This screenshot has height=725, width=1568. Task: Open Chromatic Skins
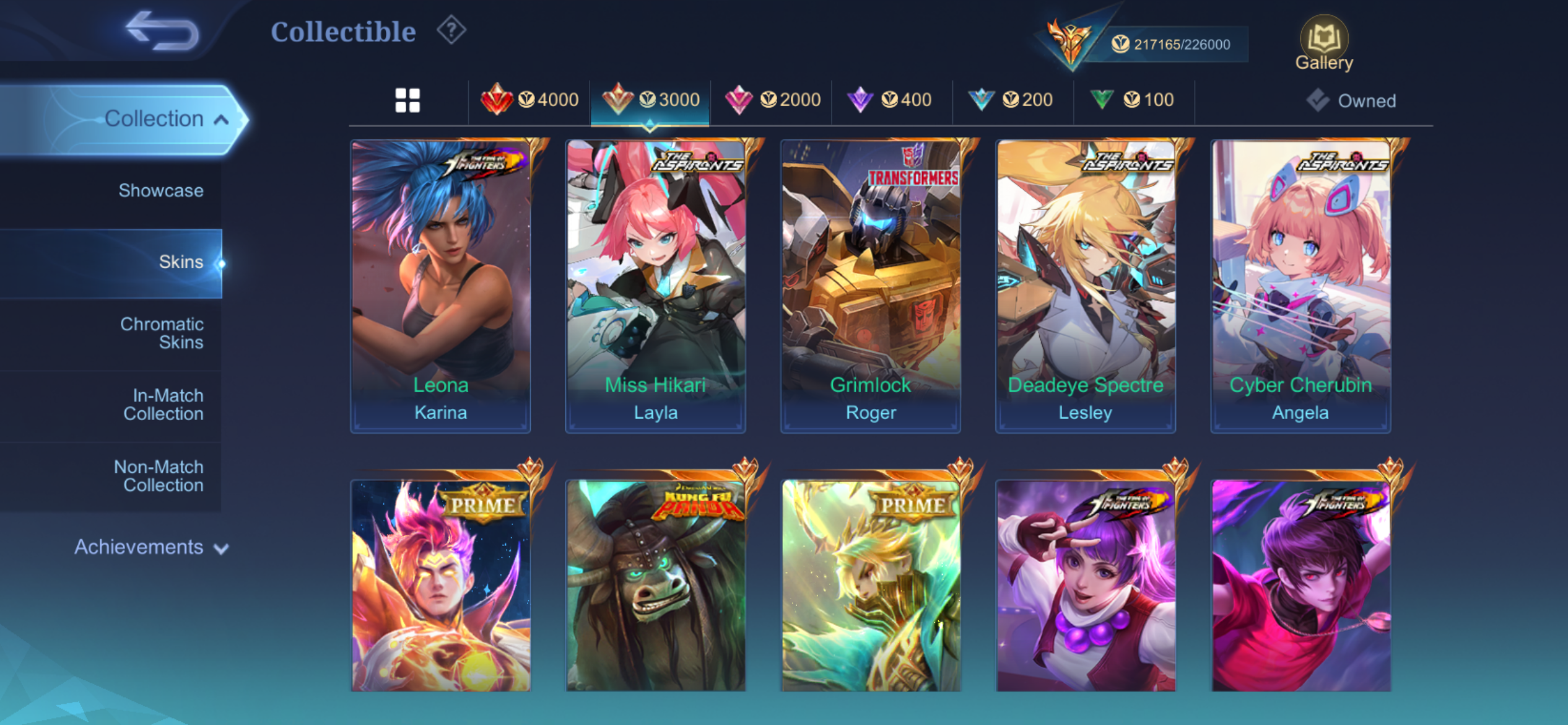click(x=162, y=333)
